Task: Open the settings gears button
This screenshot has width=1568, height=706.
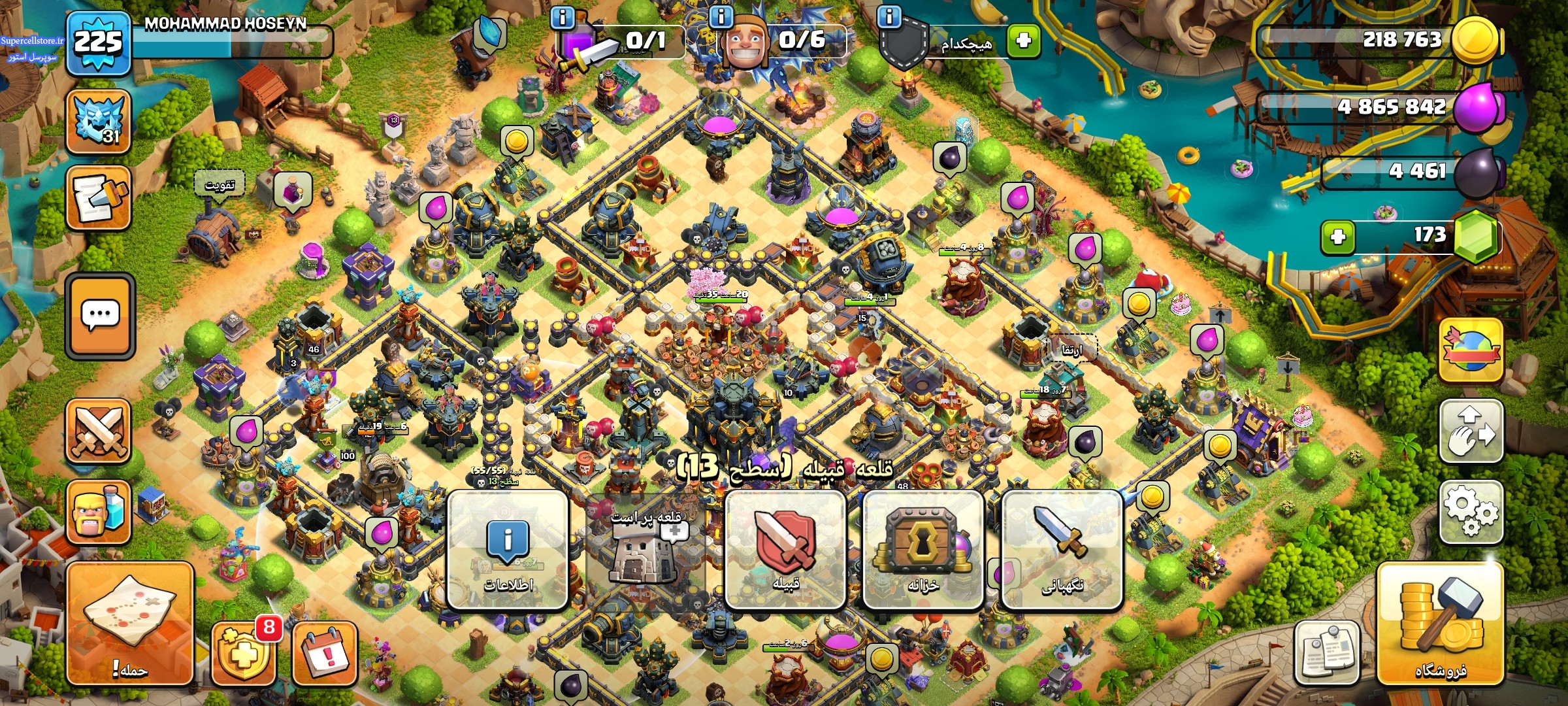Action: [x=1471, y=512]
